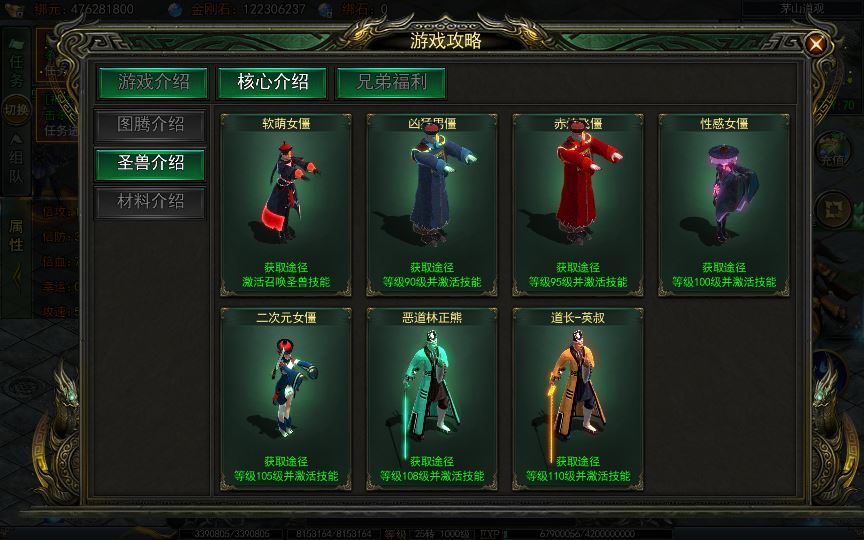864x540 pixels.
Task: Click the 切换 switch button
Action: click(x=16, y=109)
